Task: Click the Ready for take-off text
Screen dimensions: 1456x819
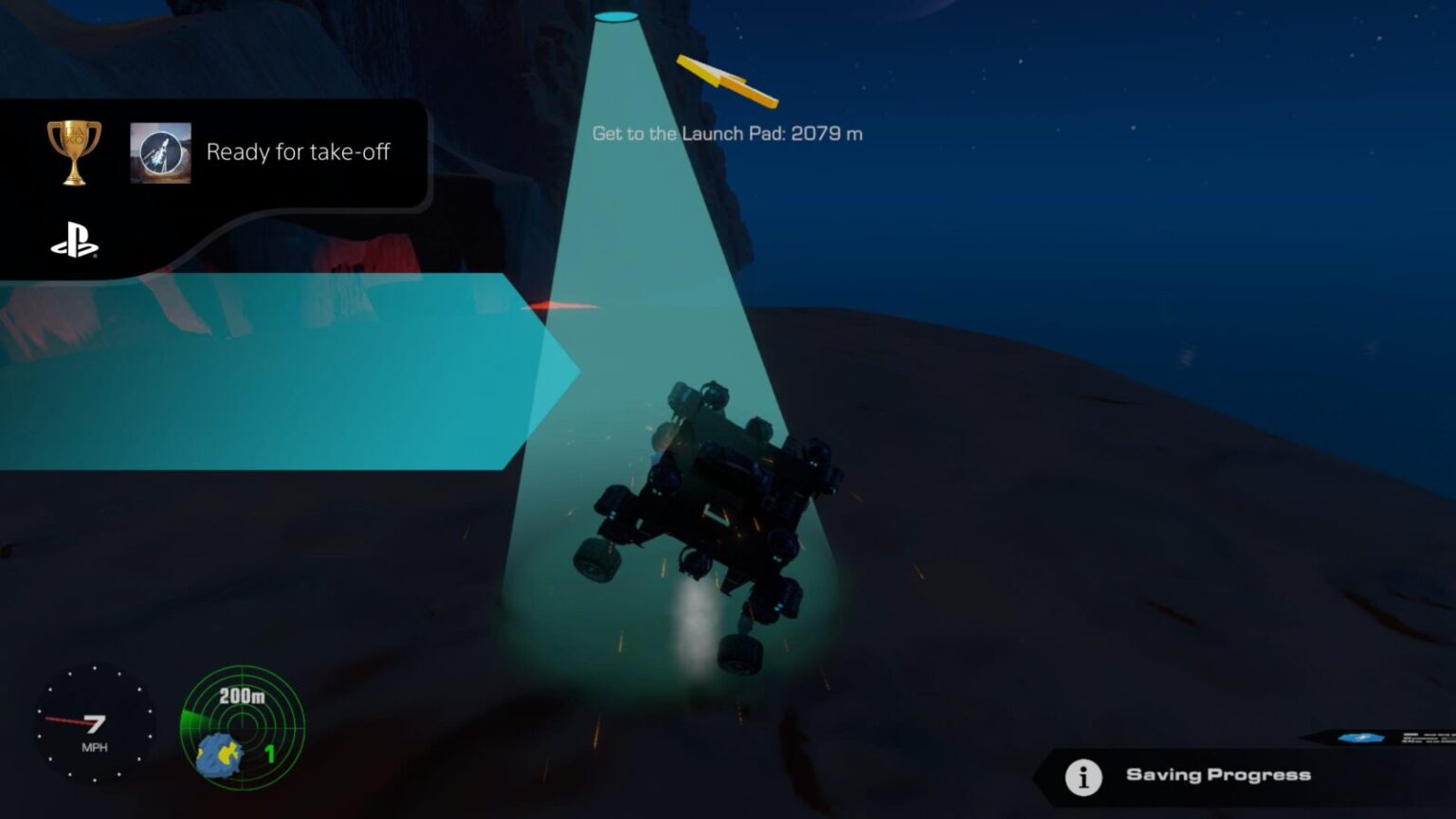Action: [300, 151]
